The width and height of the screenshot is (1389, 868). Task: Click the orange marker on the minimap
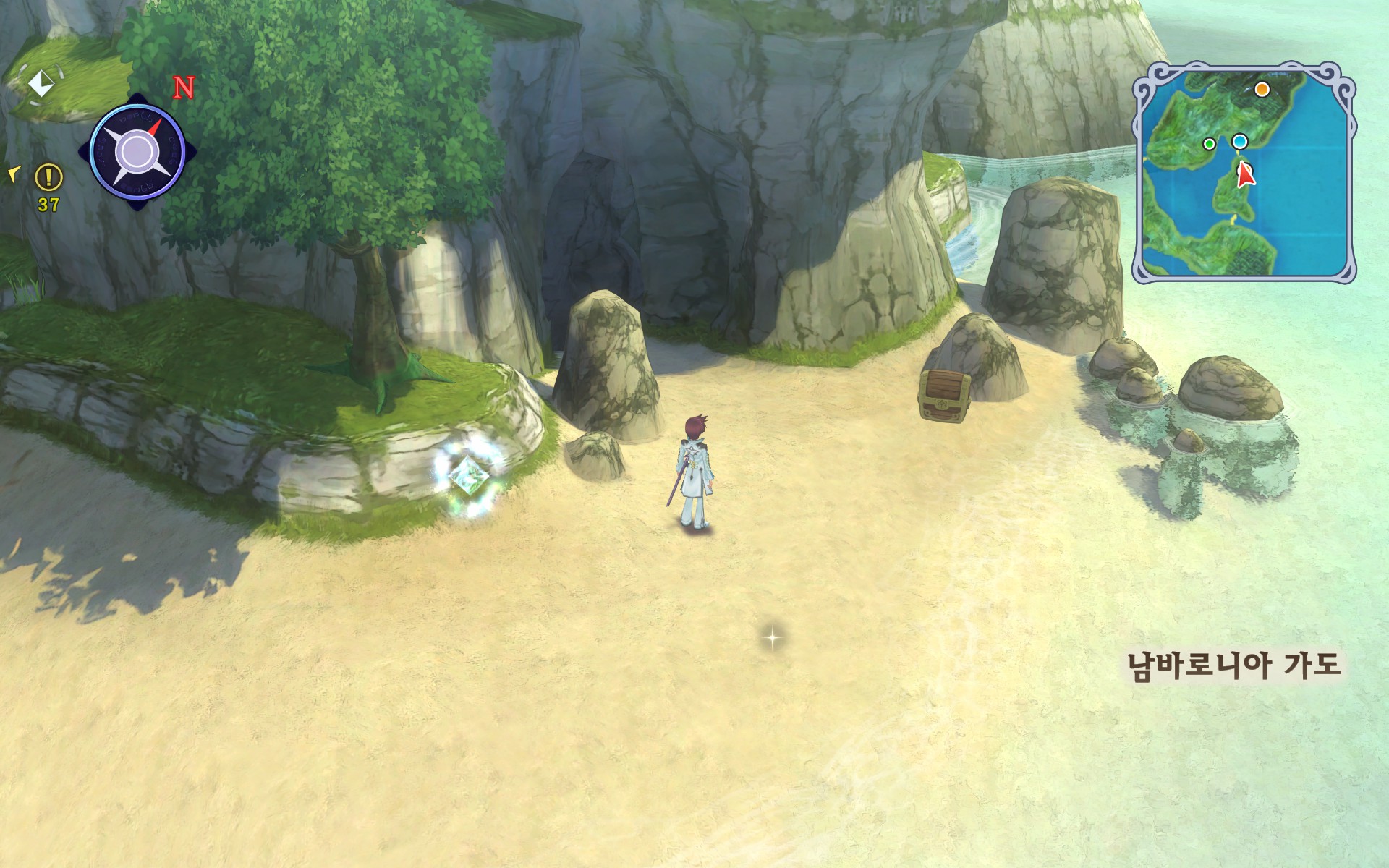(x=1262, y=90)
